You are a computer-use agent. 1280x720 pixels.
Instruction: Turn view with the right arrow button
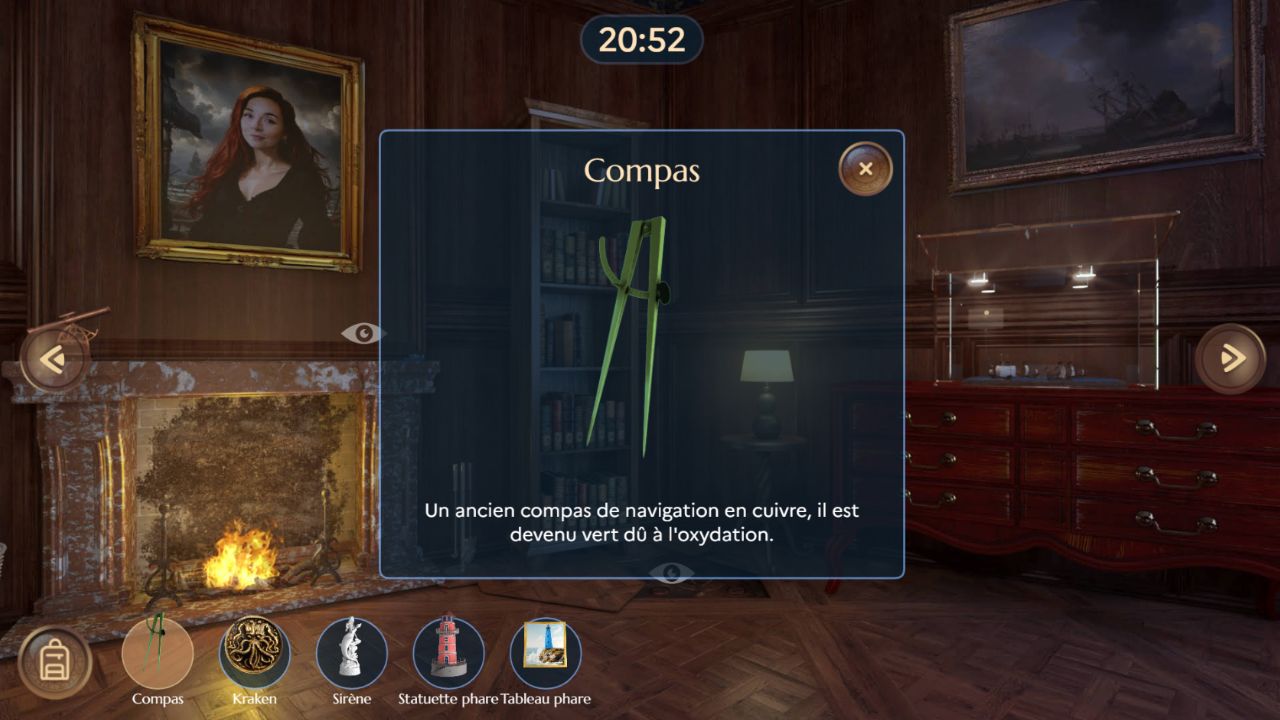pyautogui.click(x=1231, y=358)
